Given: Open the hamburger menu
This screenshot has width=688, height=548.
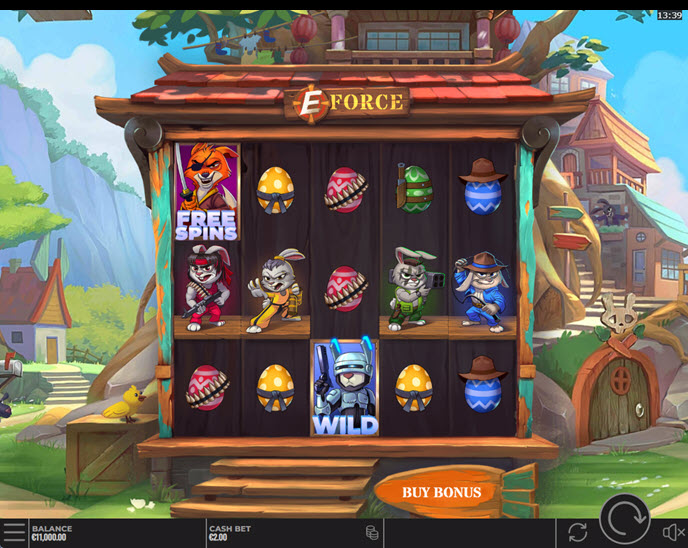Looking at the screenshot, I should [x=14, y=532].
